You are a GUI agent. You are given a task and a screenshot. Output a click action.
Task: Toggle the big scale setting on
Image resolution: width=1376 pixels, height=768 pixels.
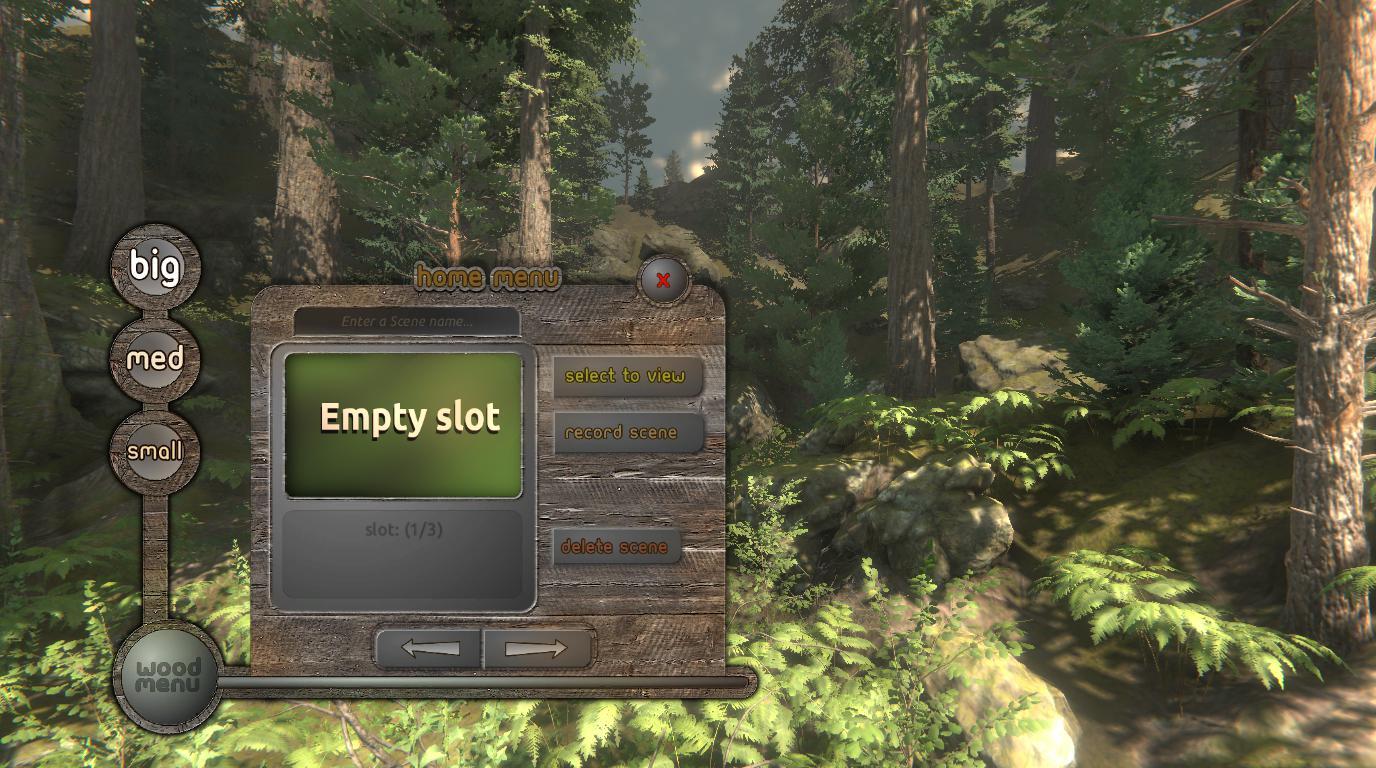(154, 266)
